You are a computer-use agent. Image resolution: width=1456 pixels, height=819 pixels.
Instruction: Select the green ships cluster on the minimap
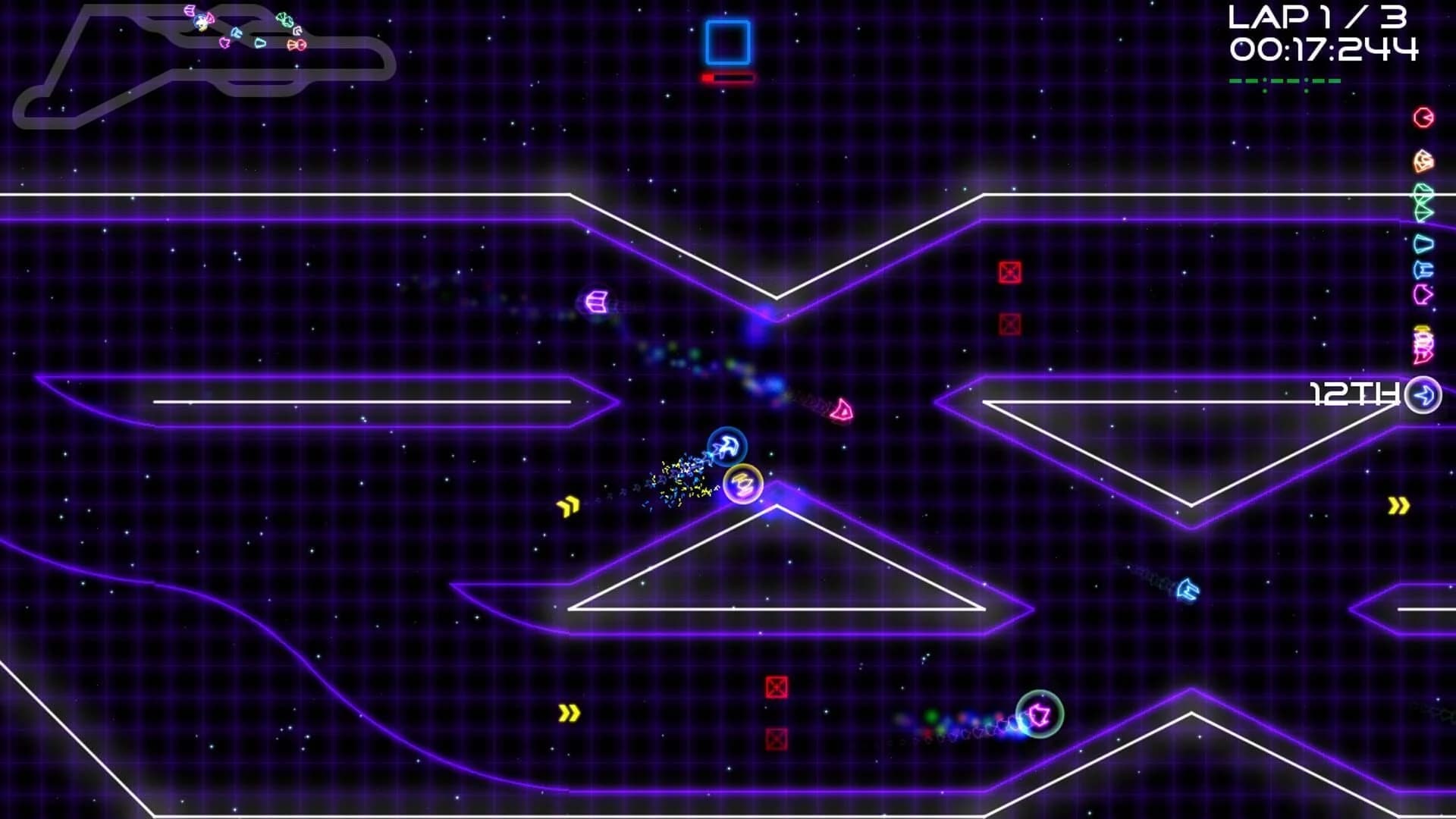[x=285, y=20]
